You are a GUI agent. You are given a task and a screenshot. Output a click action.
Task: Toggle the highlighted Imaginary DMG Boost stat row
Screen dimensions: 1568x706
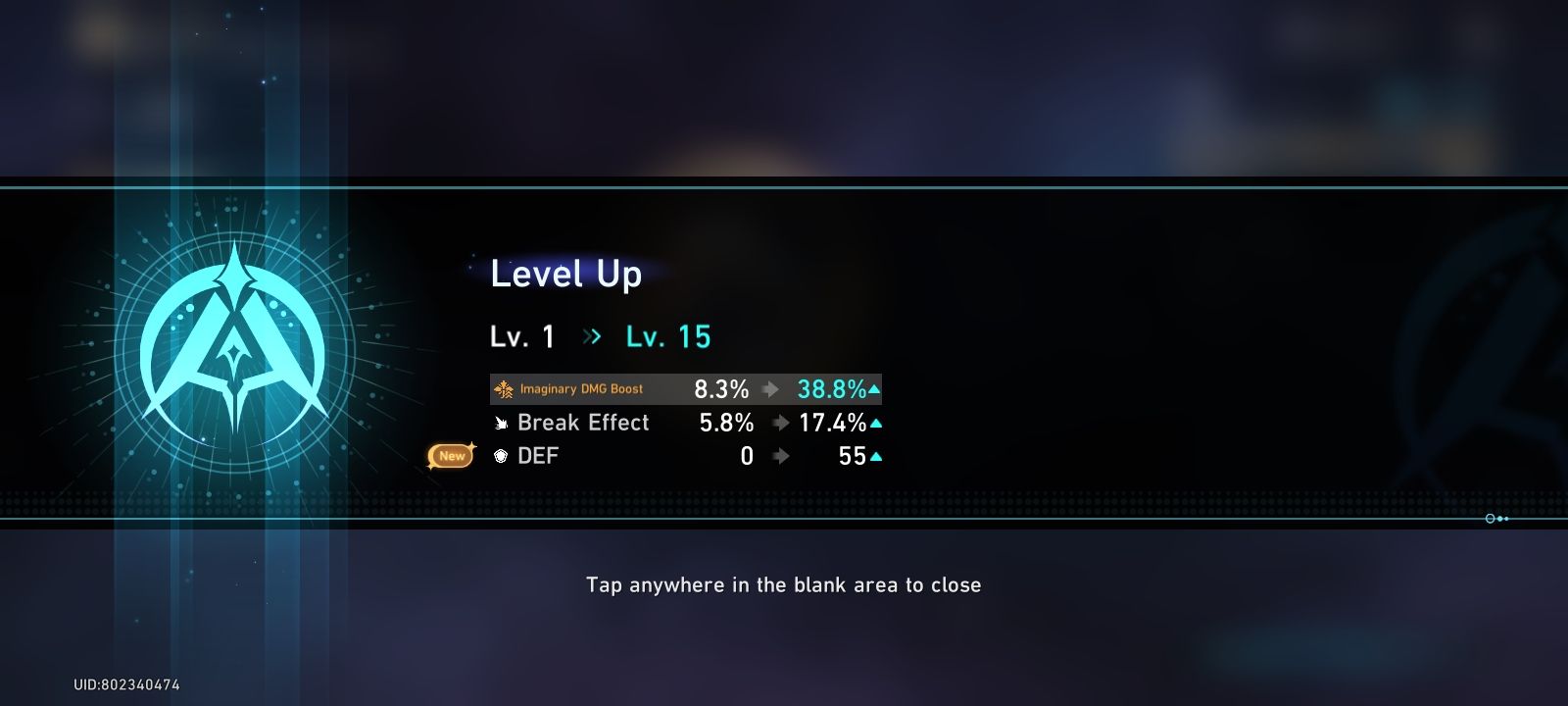coord(684,388)
